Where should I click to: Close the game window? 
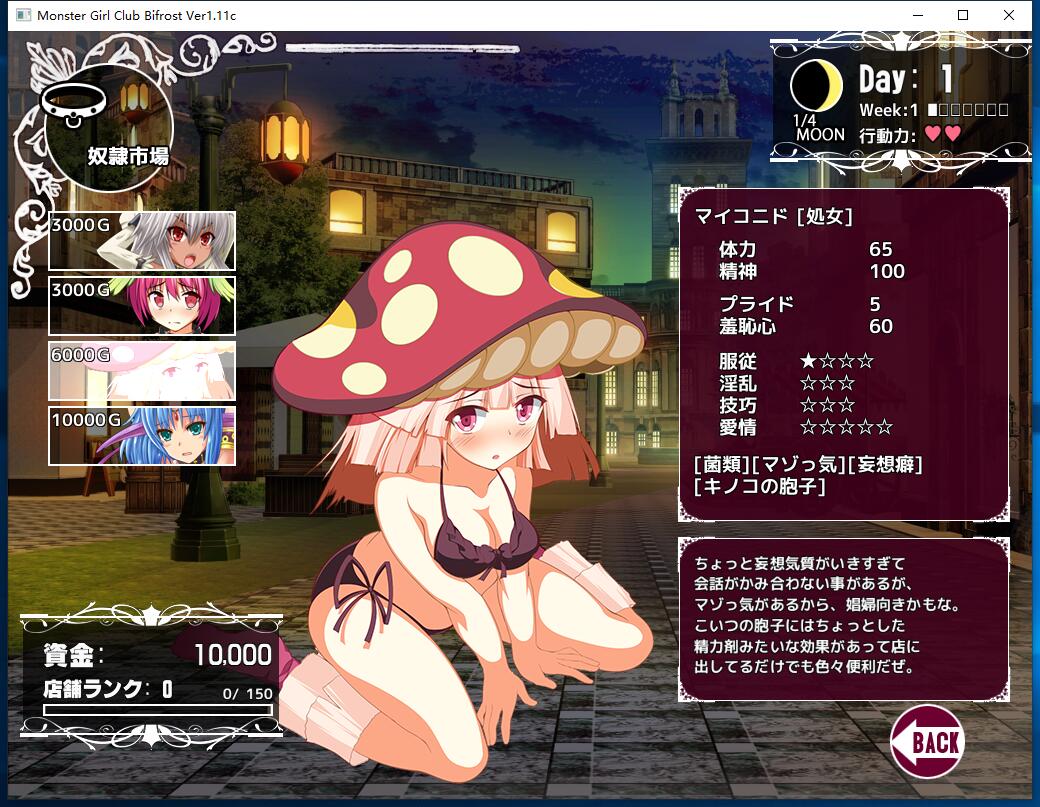point(1009,15)
